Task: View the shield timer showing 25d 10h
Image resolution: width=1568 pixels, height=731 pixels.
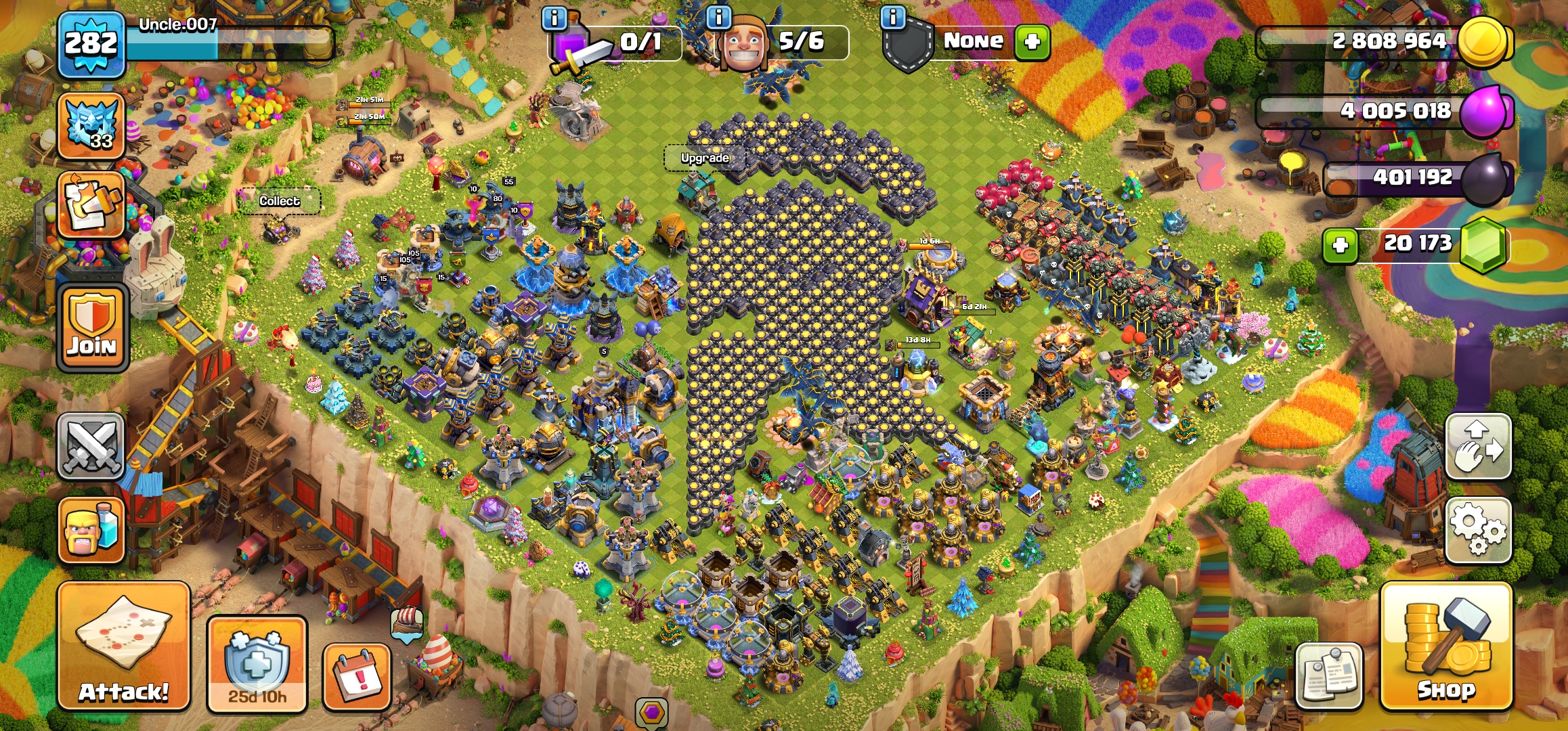Action: click(257, 664)
